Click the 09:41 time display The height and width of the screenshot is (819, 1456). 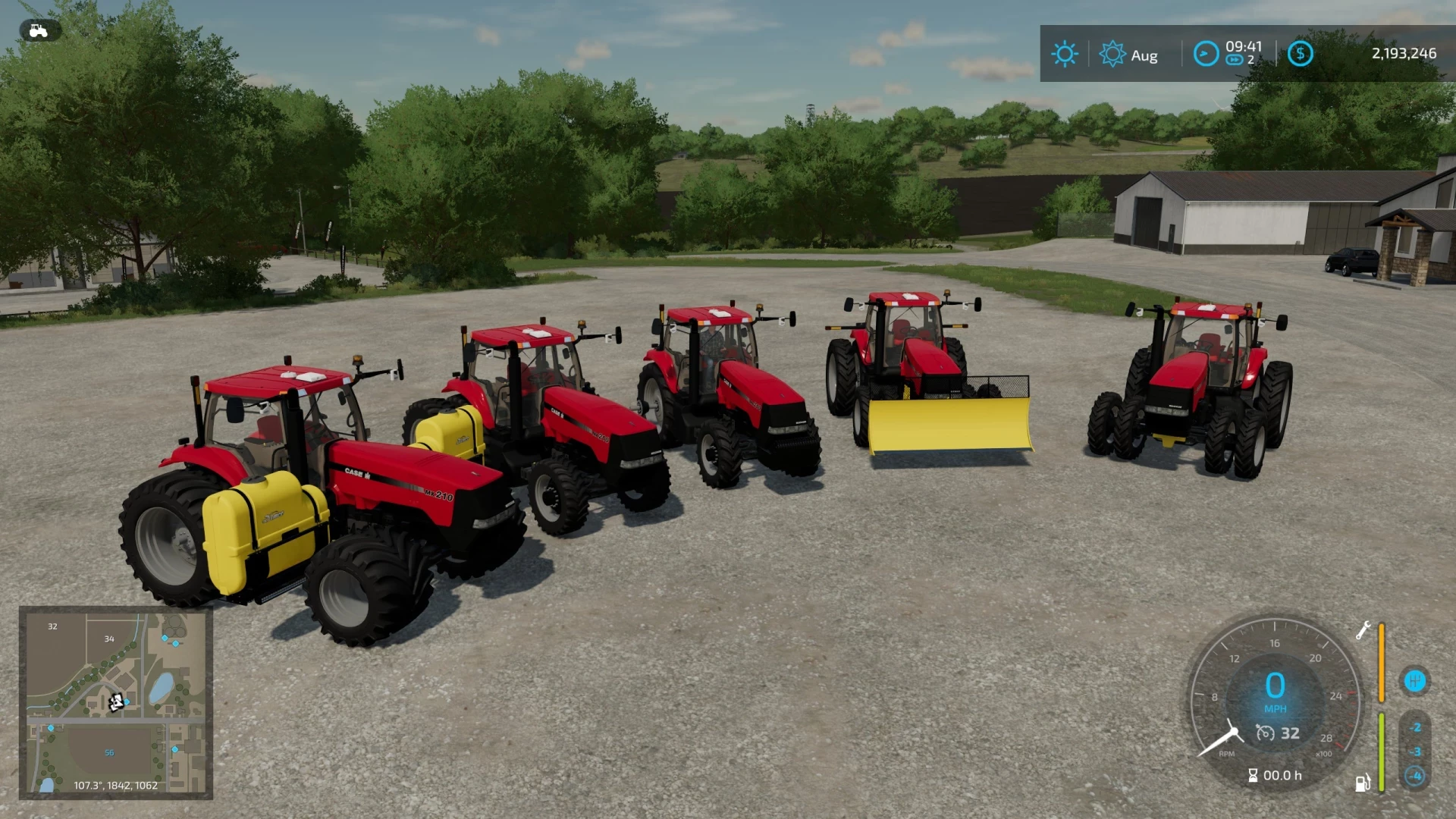1243,47
